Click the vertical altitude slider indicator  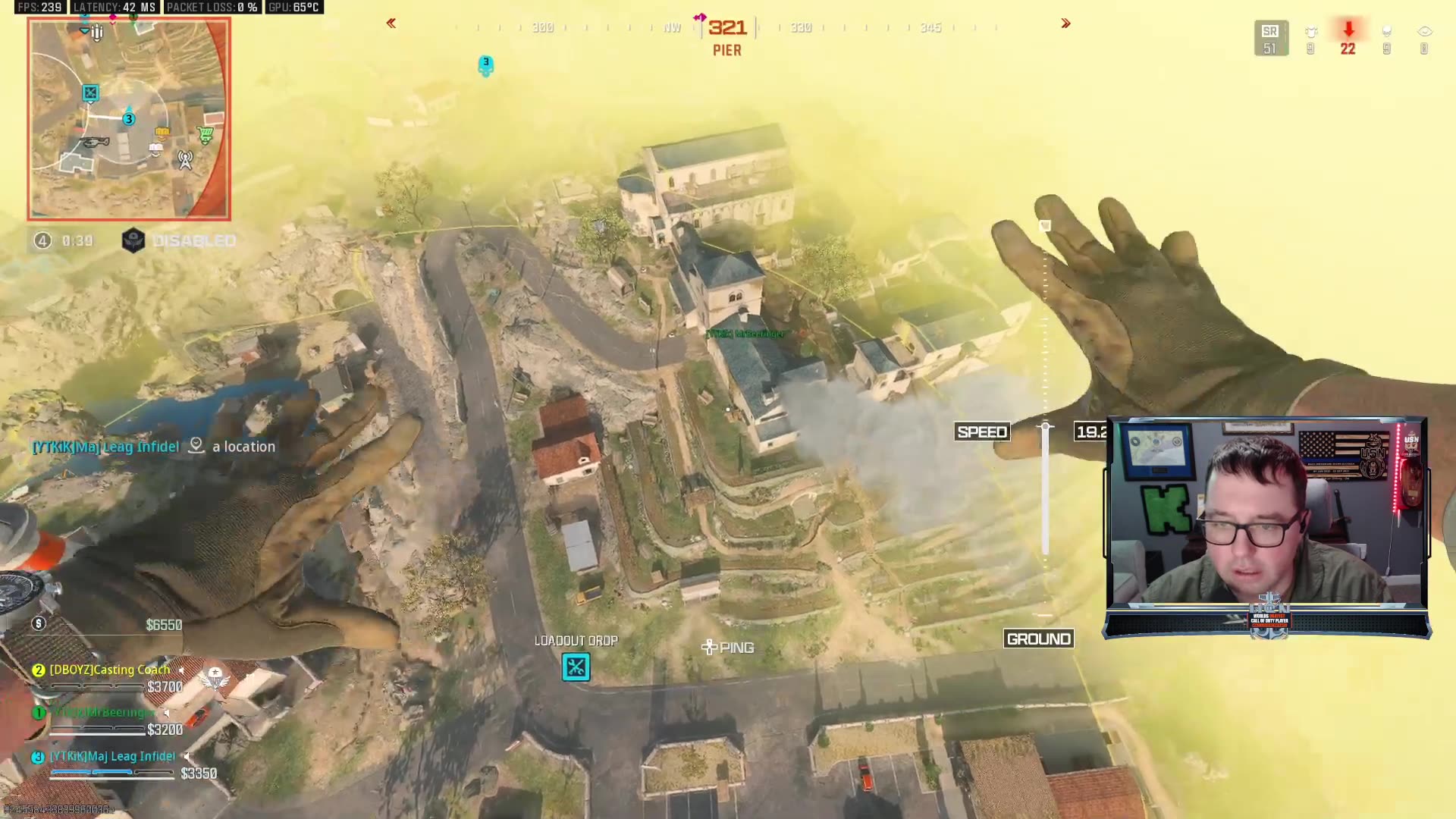1046,427
